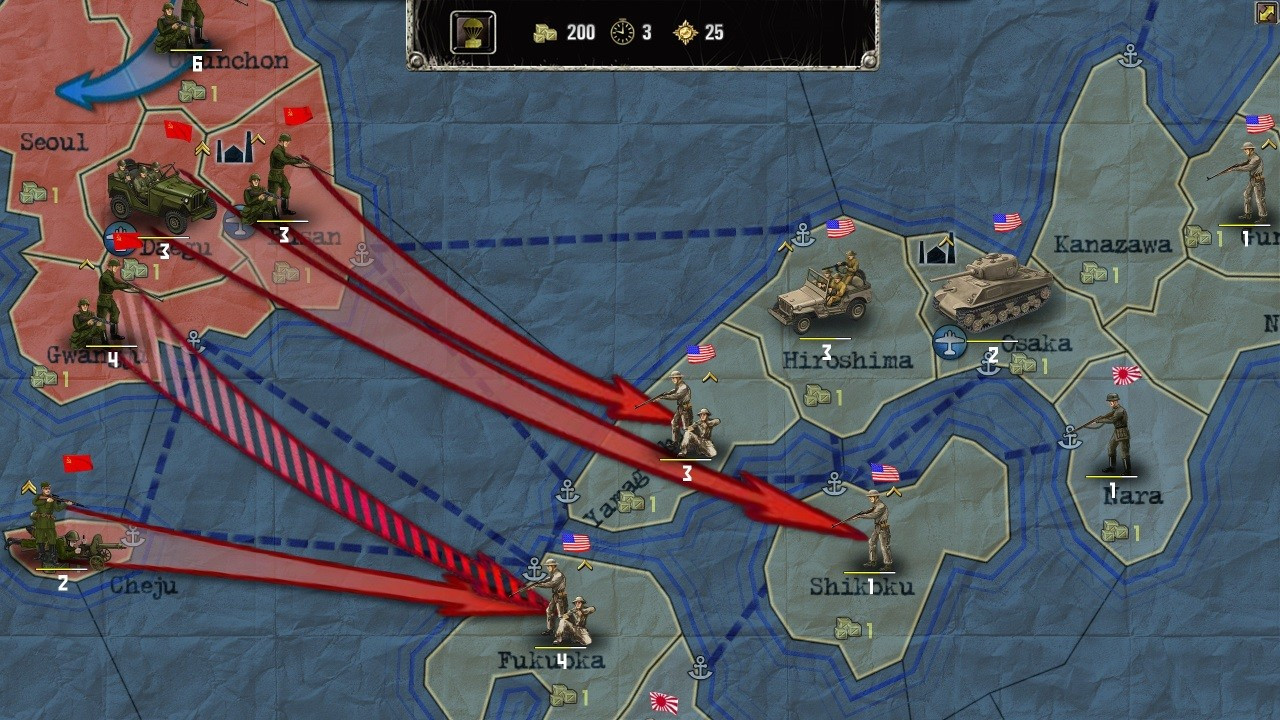Select the Soviet jeep unit at Daegu
Screen dimensions: 1280x720
(160, 197)
